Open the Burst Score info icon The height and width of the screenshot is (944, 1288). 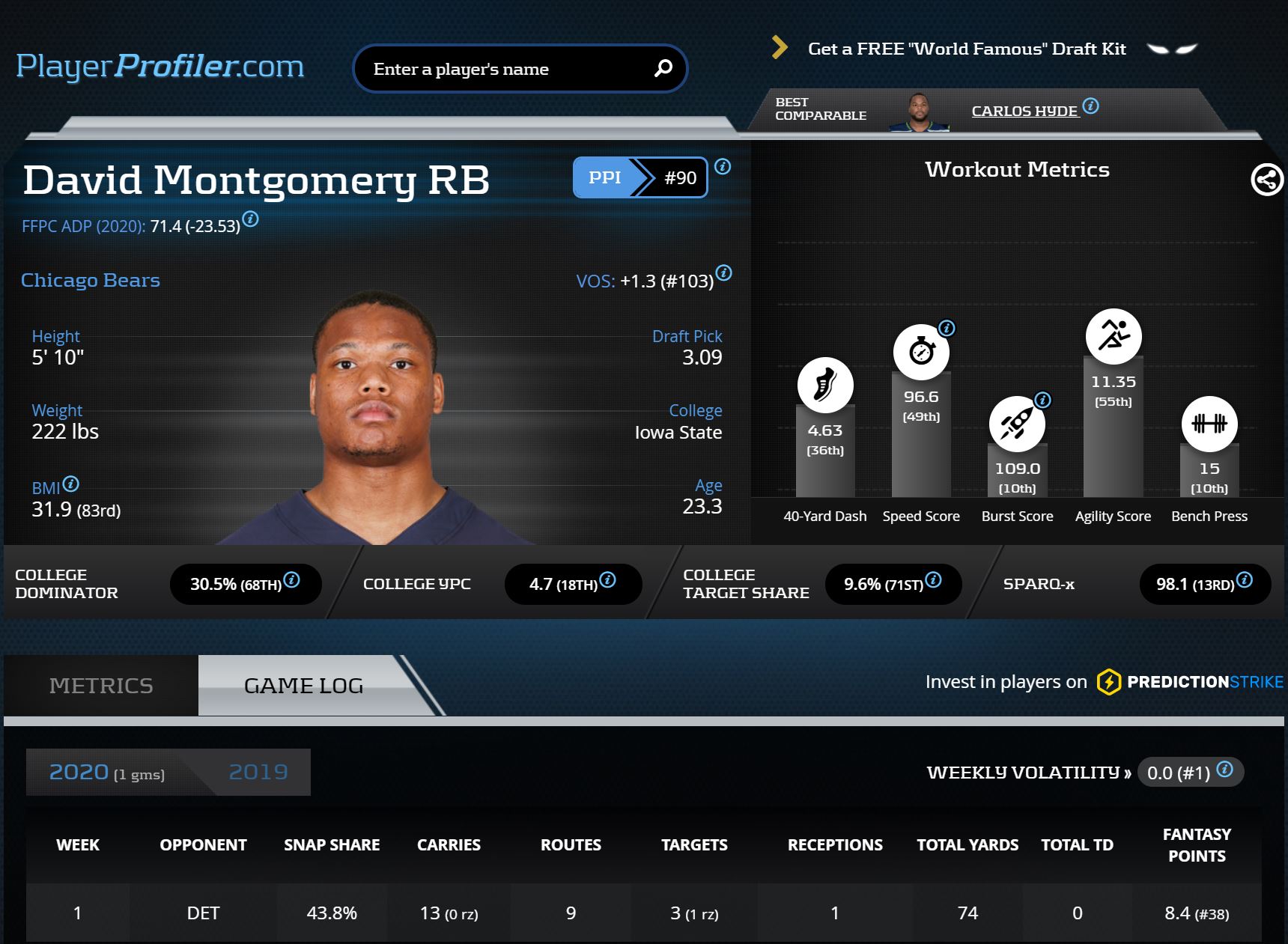pyautogui.click(x=1042, y=400)
